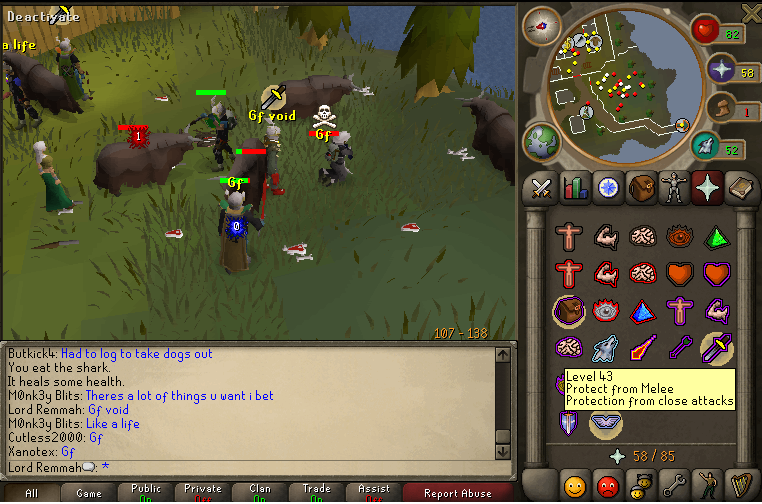Viewport: 762px width, 504px height.
Task: Open the Inventory backpack tab
Action: 642,187
